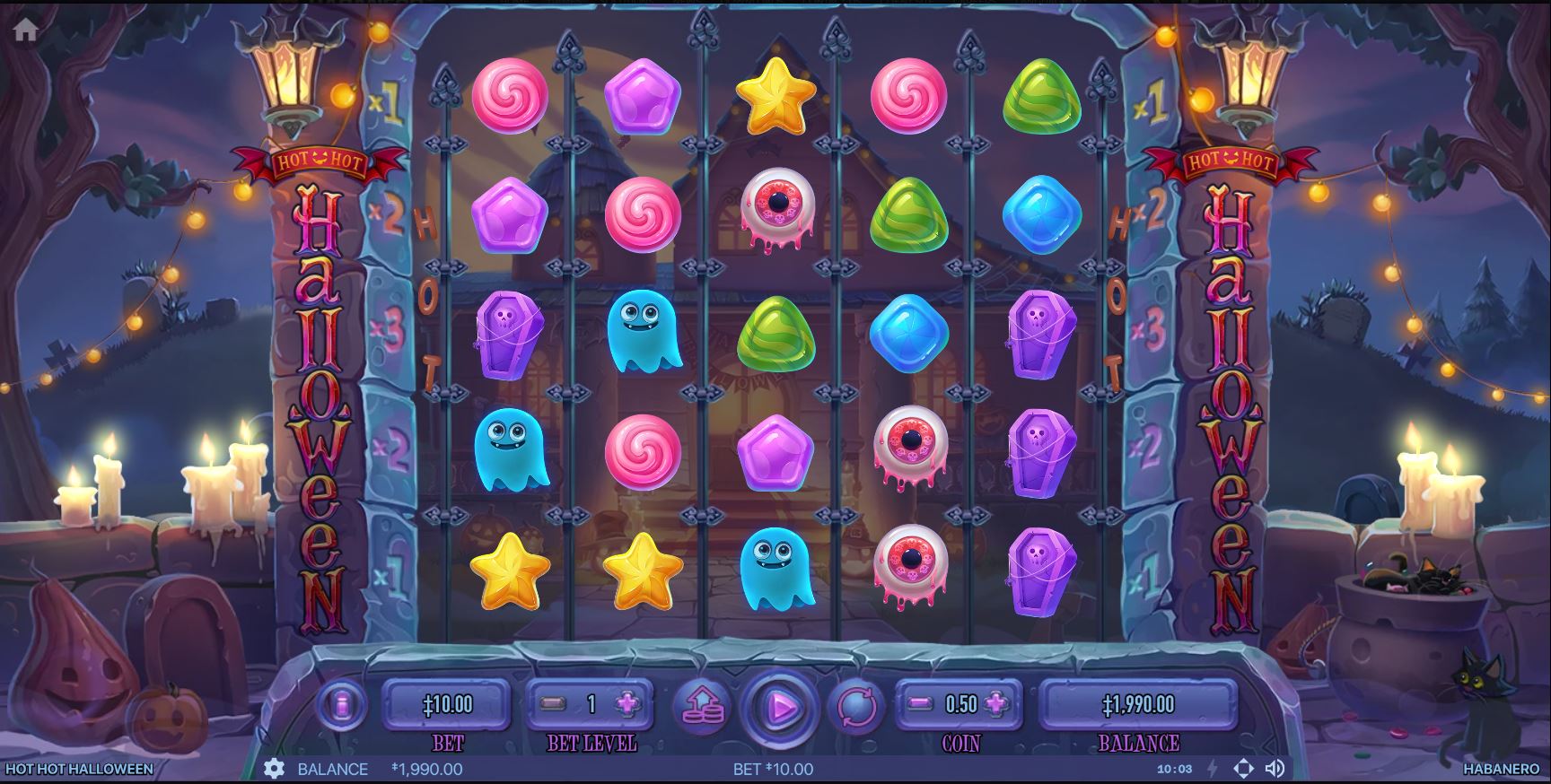The width and height of the screenshot is (1551, 784).
Task: Open the Bet amount display
Action: click(449, 705)
